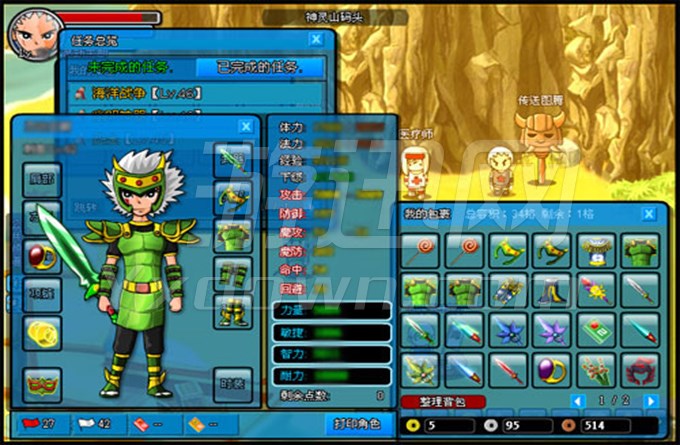
Task: Go to next backpack page
Action: coord(651,401)
